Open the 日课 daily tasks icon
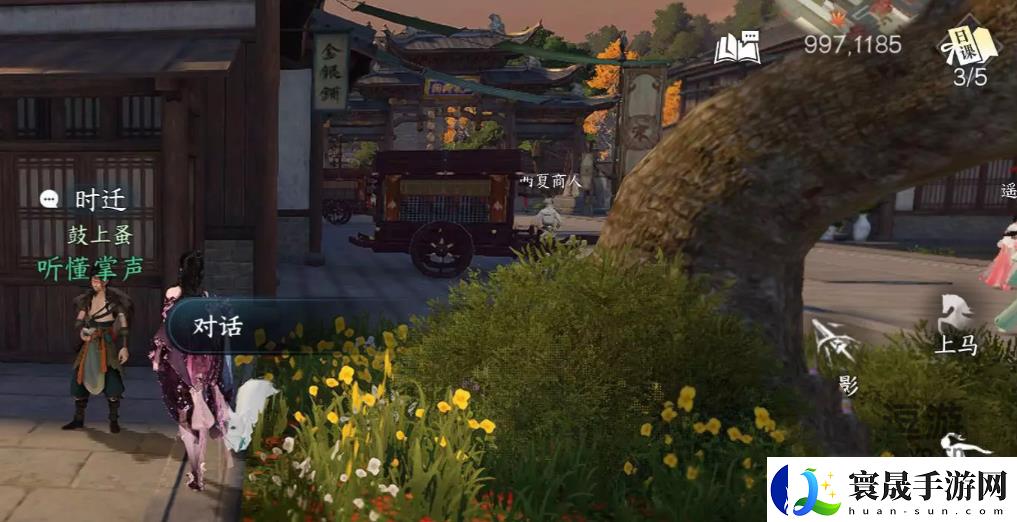The width and height of the screenshot is (1017, 522). pos(968,50)
